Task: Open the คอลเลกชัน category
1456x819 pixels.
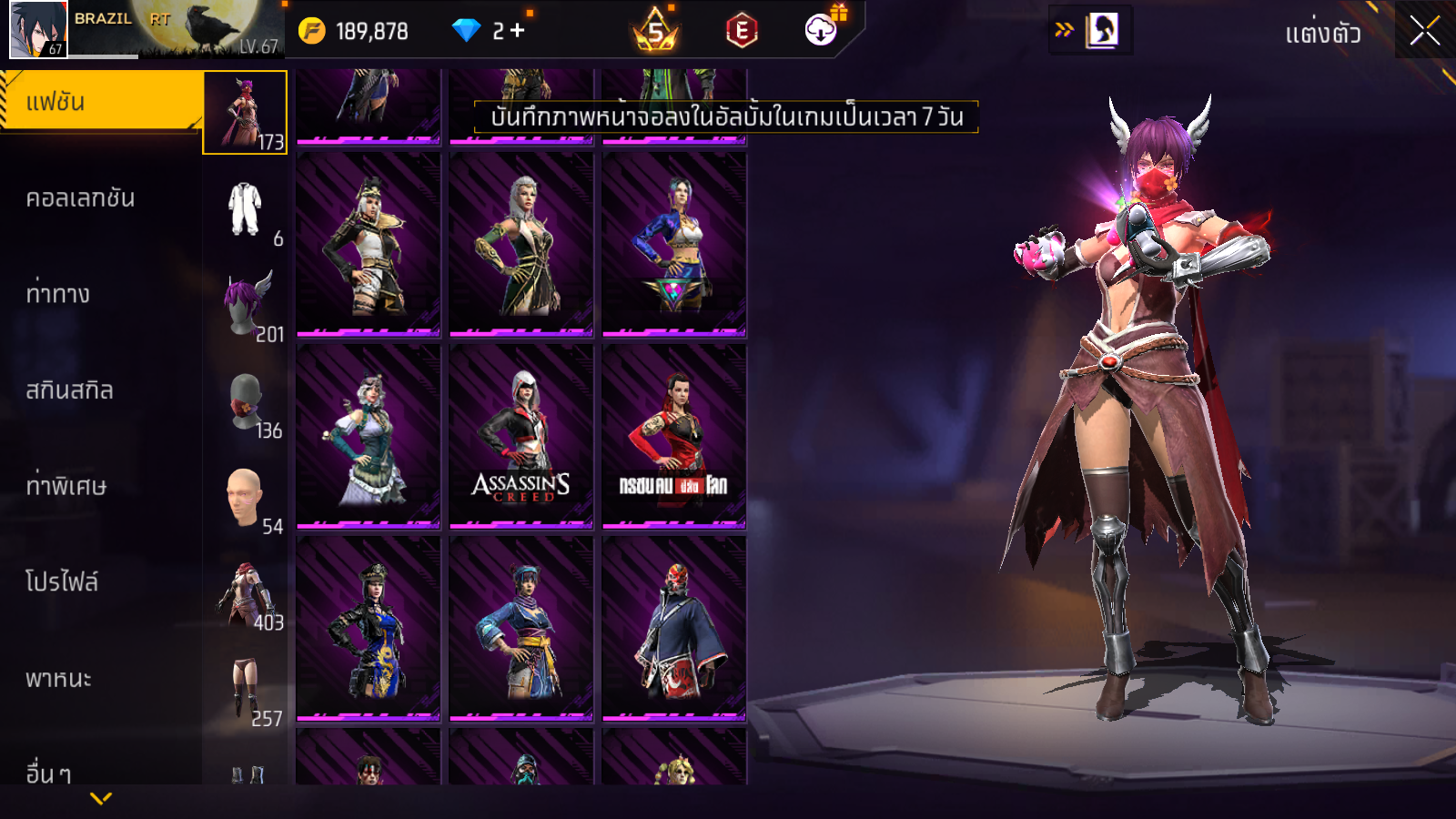Action: (80, 198)
